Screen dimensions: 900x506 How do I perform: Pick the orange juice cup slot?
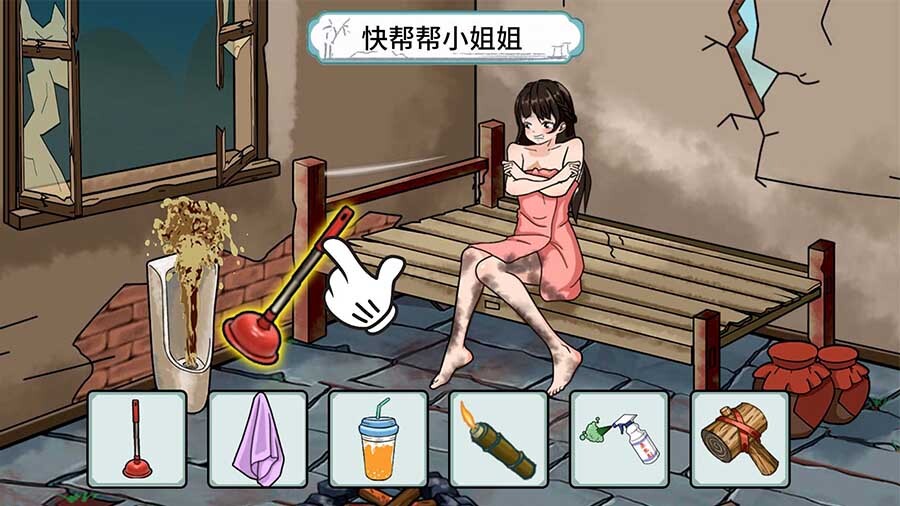click(x=378, y=439)
